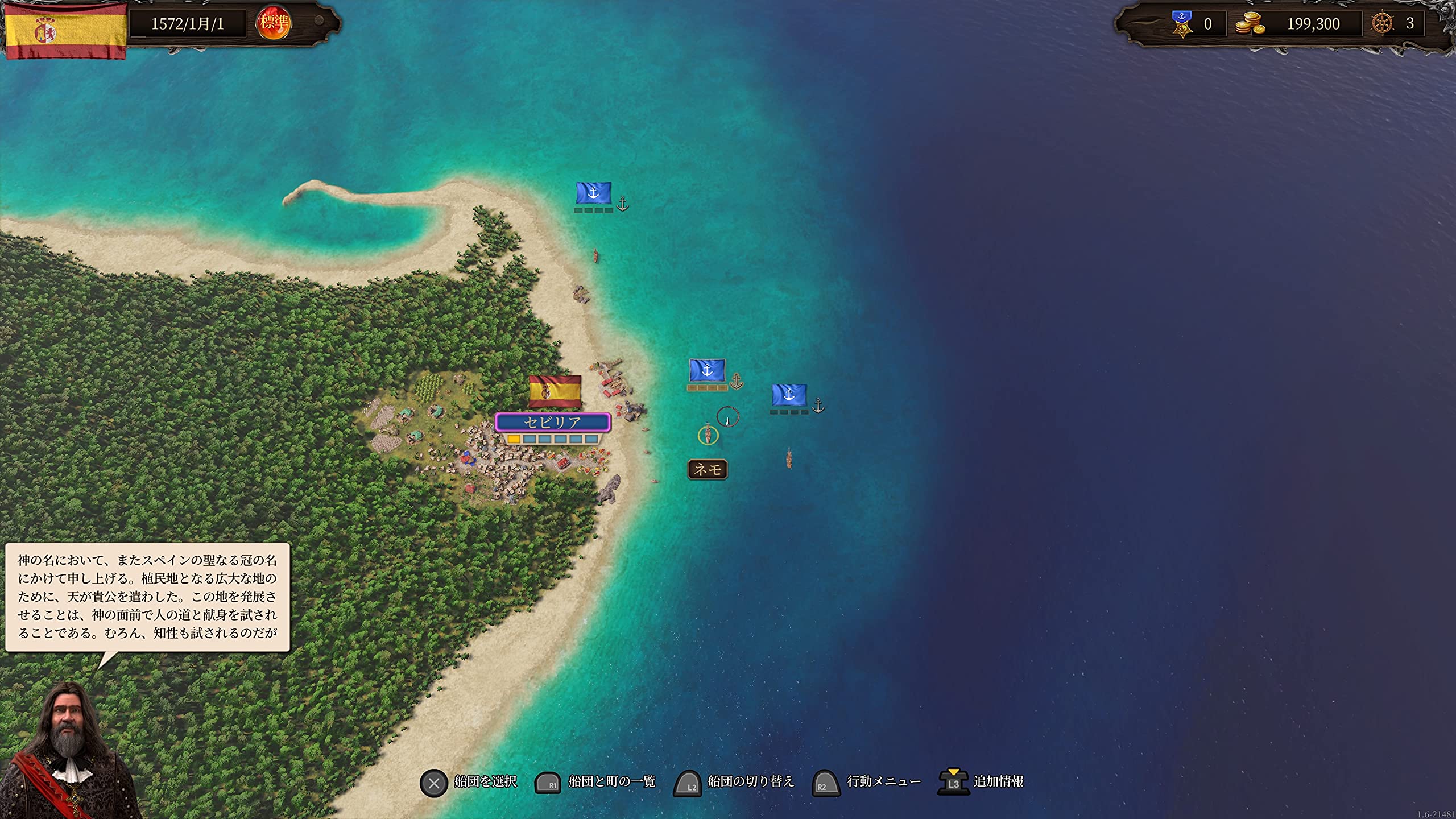The height and width of the screenshot is (819, 1456).
Task: Open the 標準 game speed button
Action: click(274, 23)
